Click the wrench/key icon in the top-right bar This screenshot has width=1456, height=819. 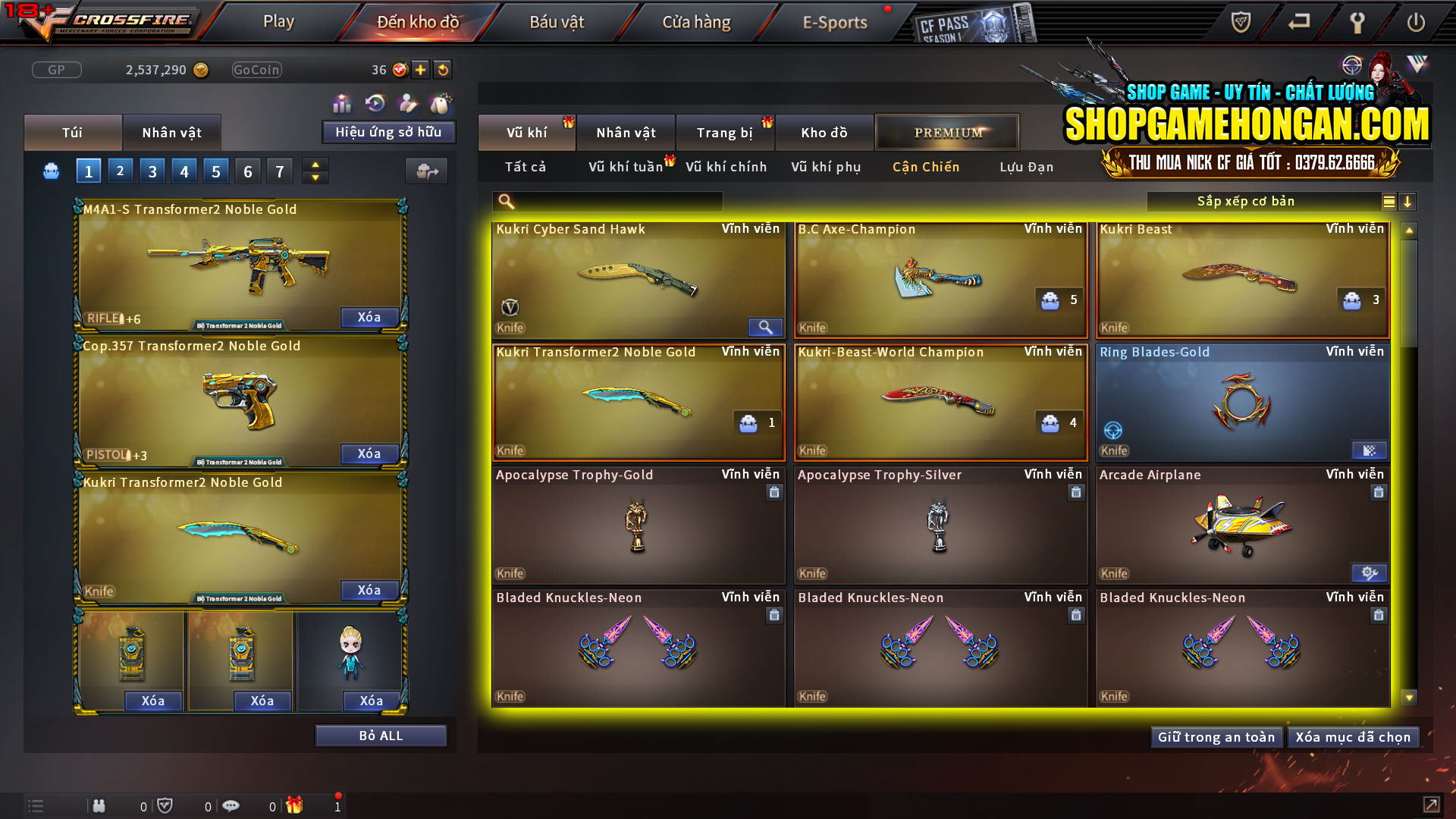(x=1357, y=22)
